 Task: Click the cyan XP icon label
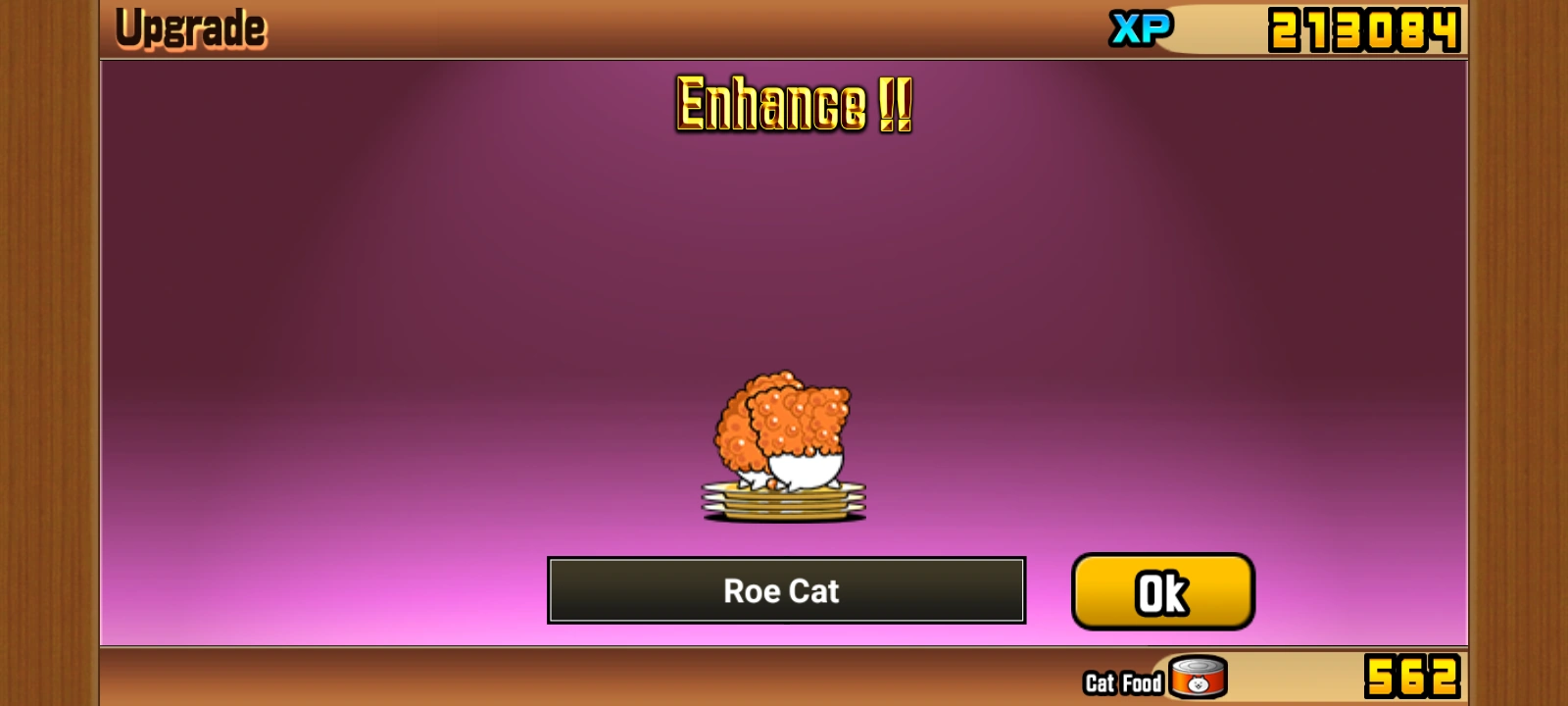pos(1139,27)
